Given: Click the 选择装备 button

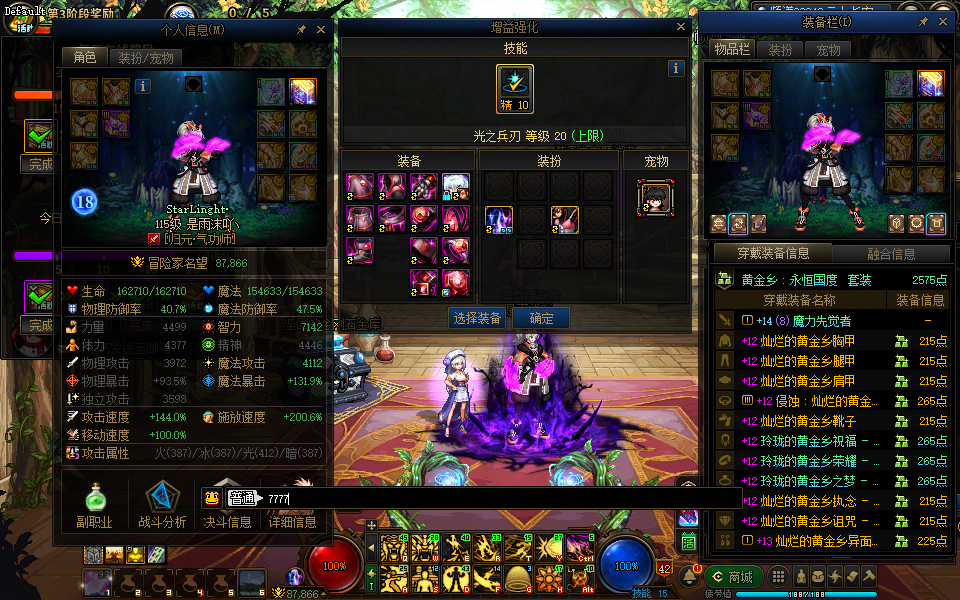Looking at the screenshot, I should coord(475,318).
